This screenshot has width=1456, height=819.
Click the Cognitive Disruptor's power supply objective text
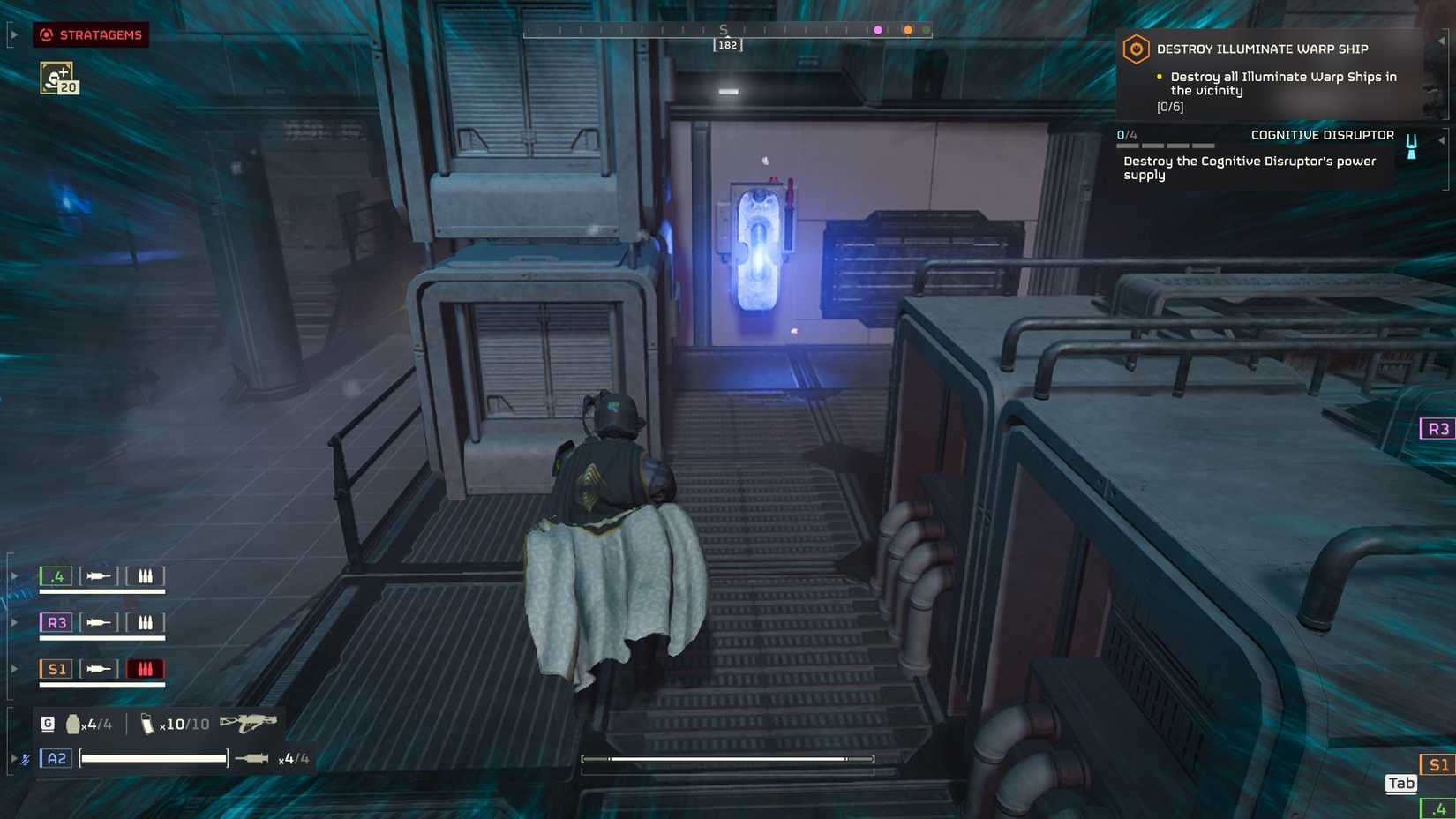point(1249,168)
